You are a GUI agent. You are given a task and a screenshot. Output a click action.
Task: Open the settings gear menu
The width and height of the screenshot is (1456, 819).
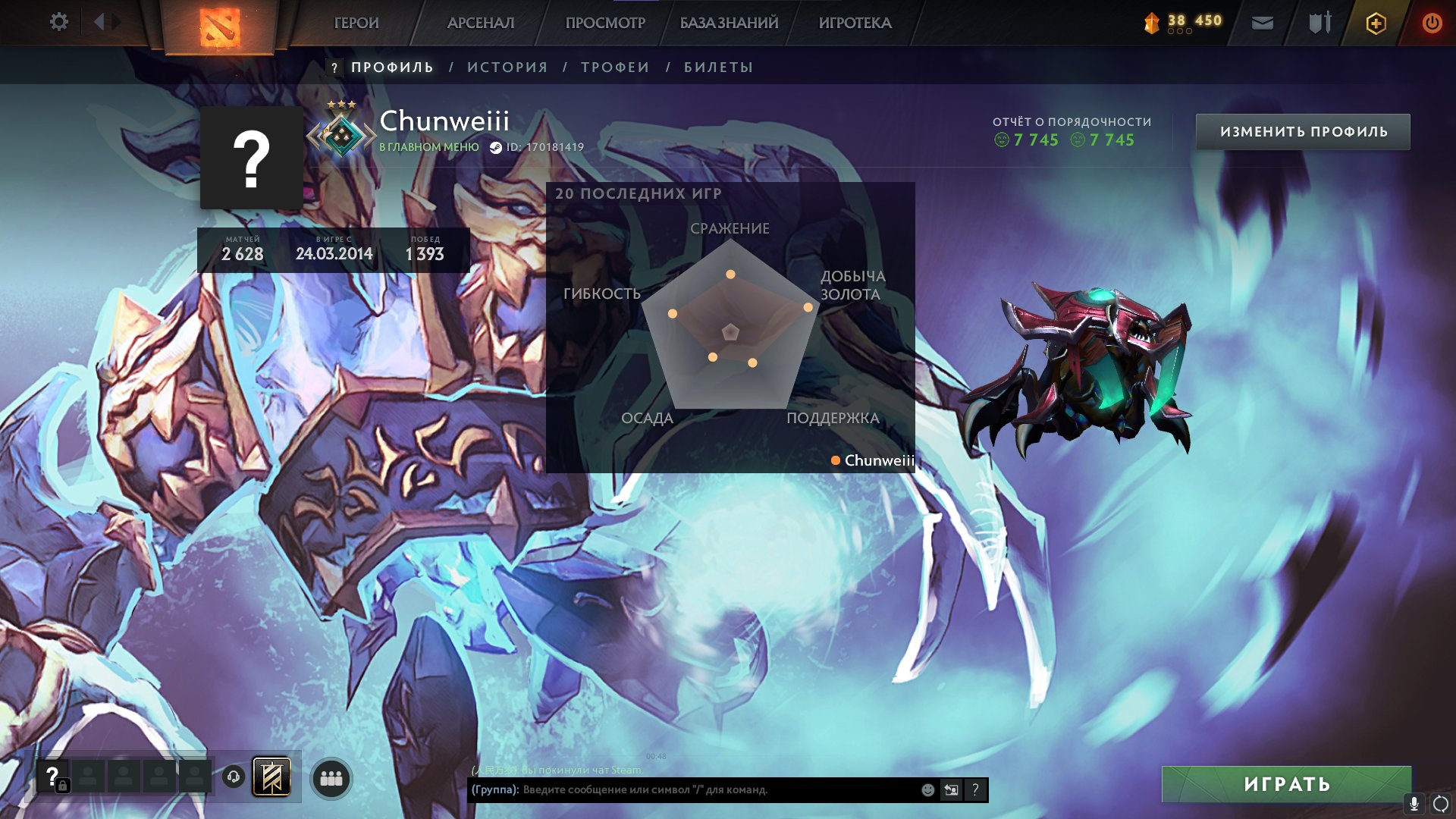[59, 22]
